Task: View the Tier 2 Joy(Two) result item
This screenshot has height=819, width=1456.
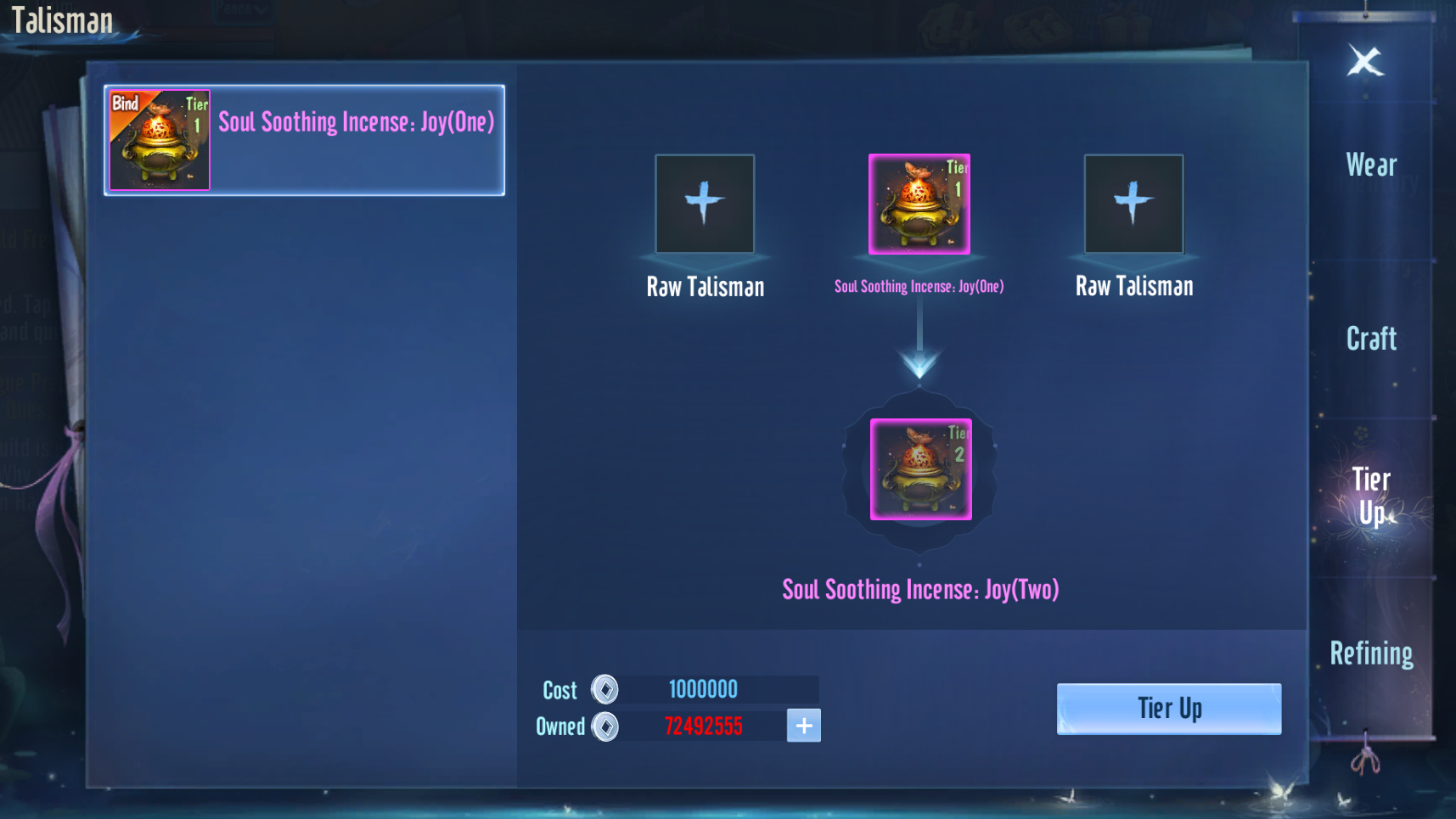Action: [920, 468]
